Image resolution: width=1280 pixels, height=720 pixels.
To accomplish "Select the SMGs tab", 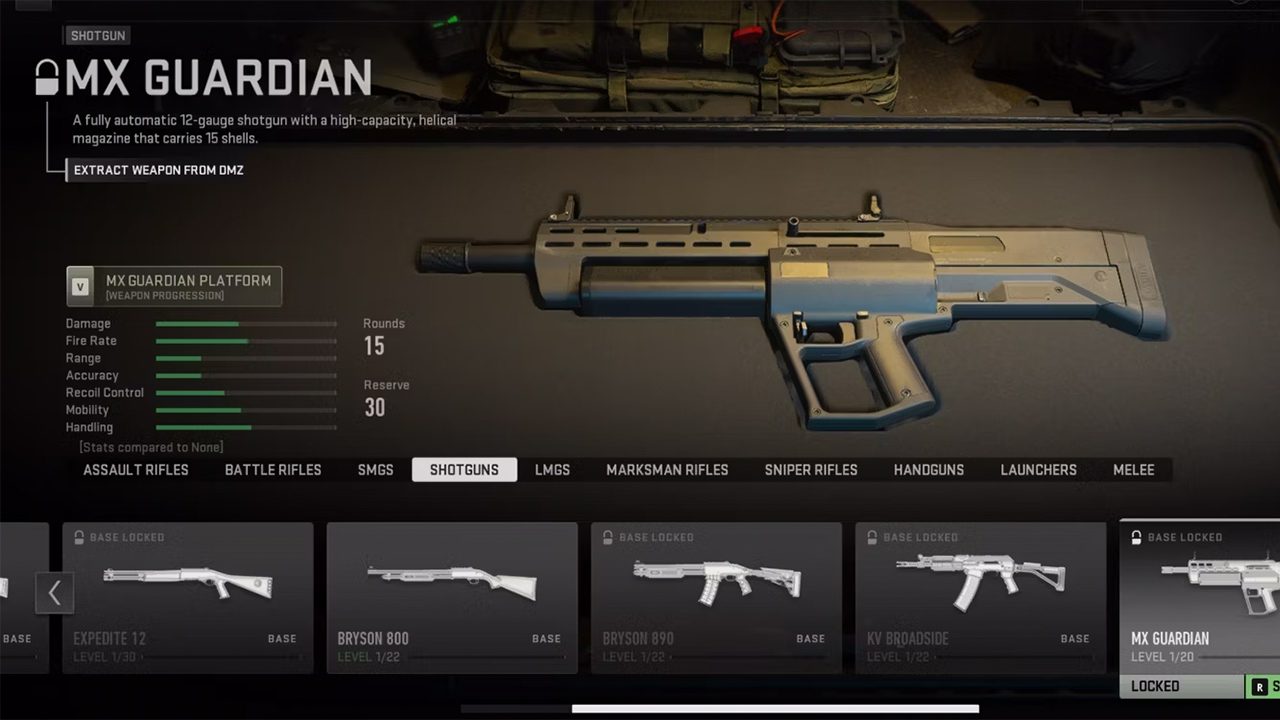I will [x=376, y=470].
